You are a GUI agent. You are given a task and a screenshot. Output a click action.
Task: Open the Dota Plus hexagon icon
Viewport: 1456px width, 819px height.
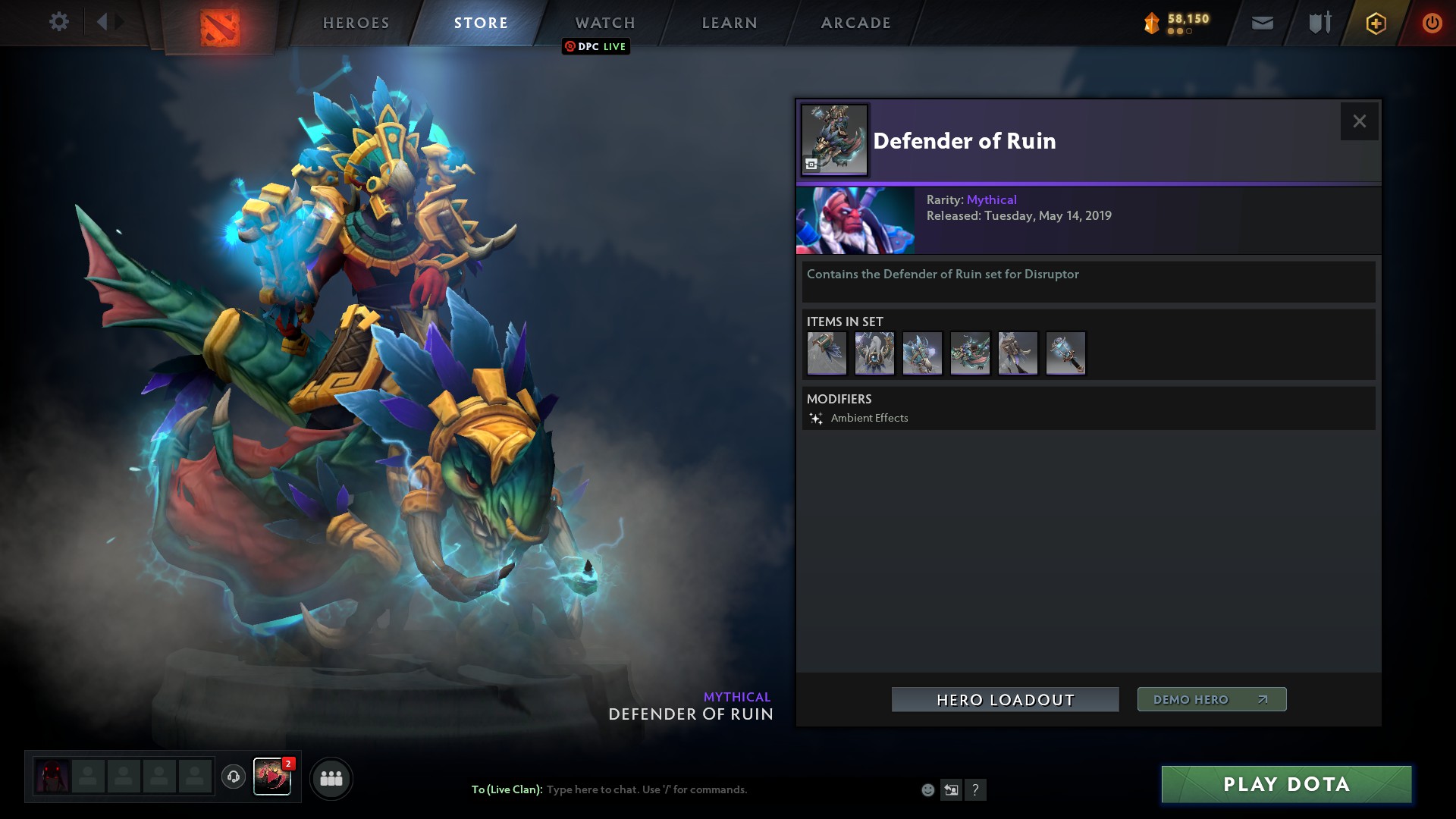coord(1376,24)
